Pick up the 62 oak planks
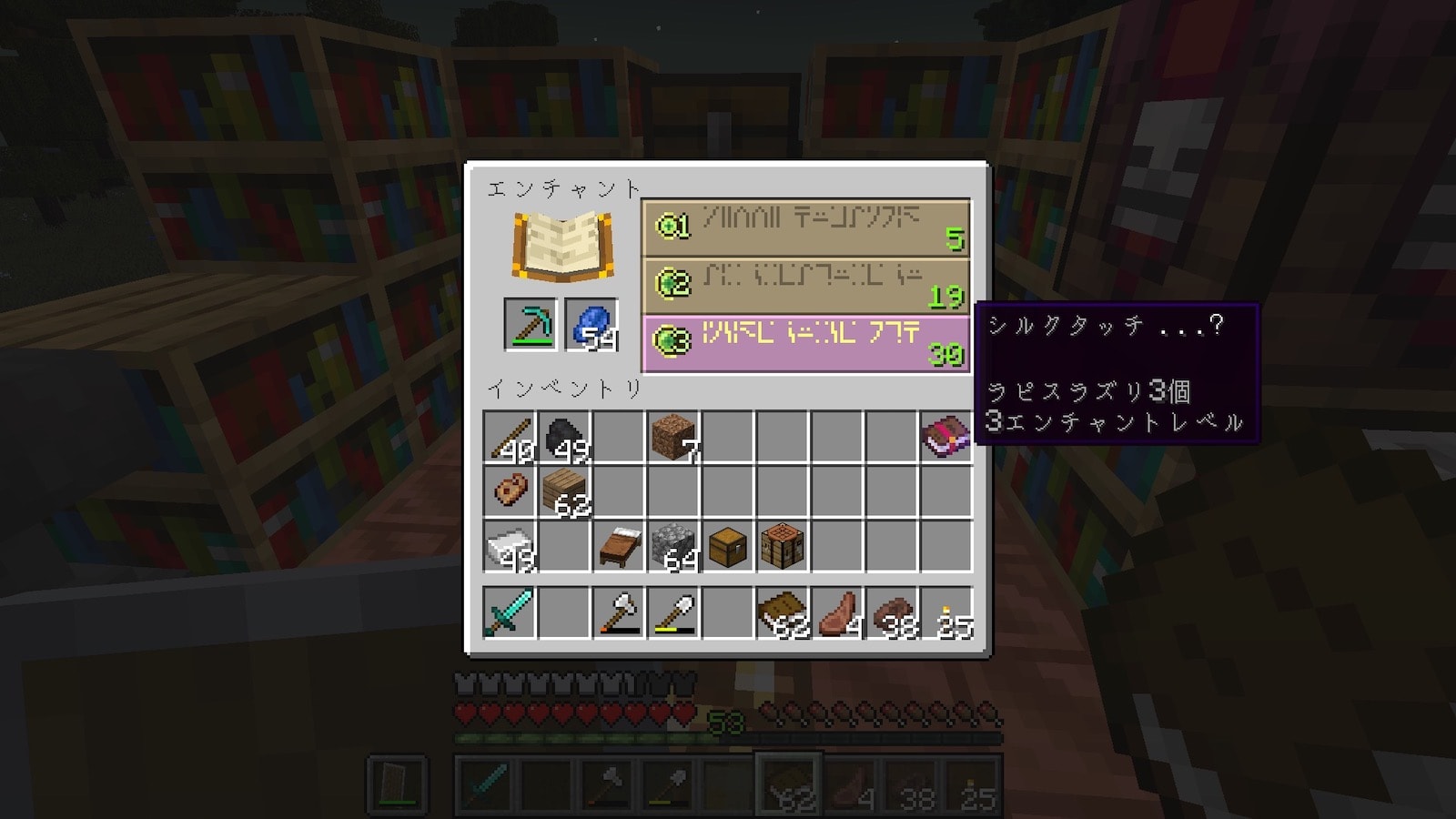Screen dimensions: 1456x819 pyautogui.click(x=564, y=491)
